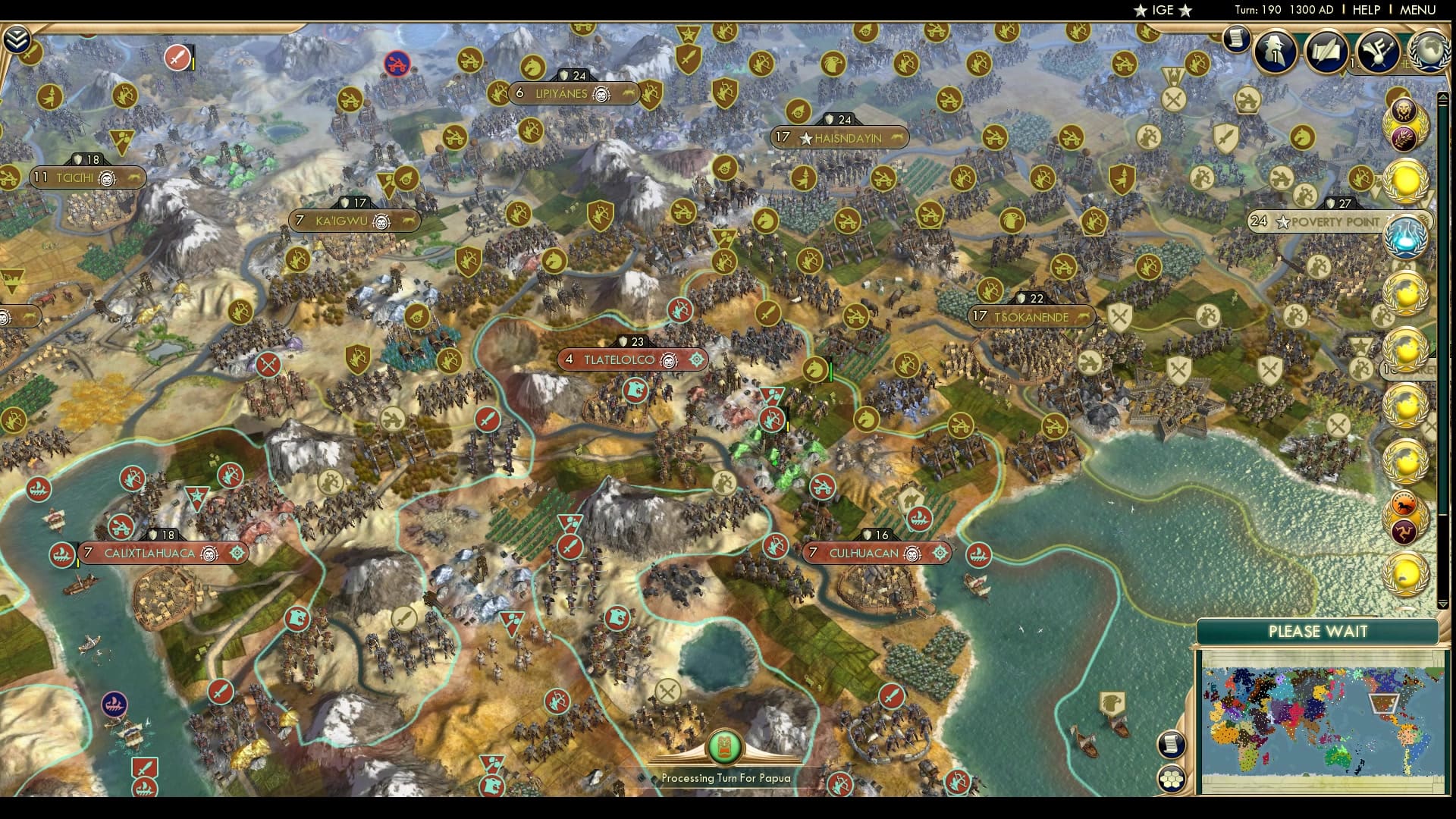Image resolution: width=1456 pixels, height=819 pixels.
Task: Click the eagle alert marker near the ships
Action: point(1112,703)
